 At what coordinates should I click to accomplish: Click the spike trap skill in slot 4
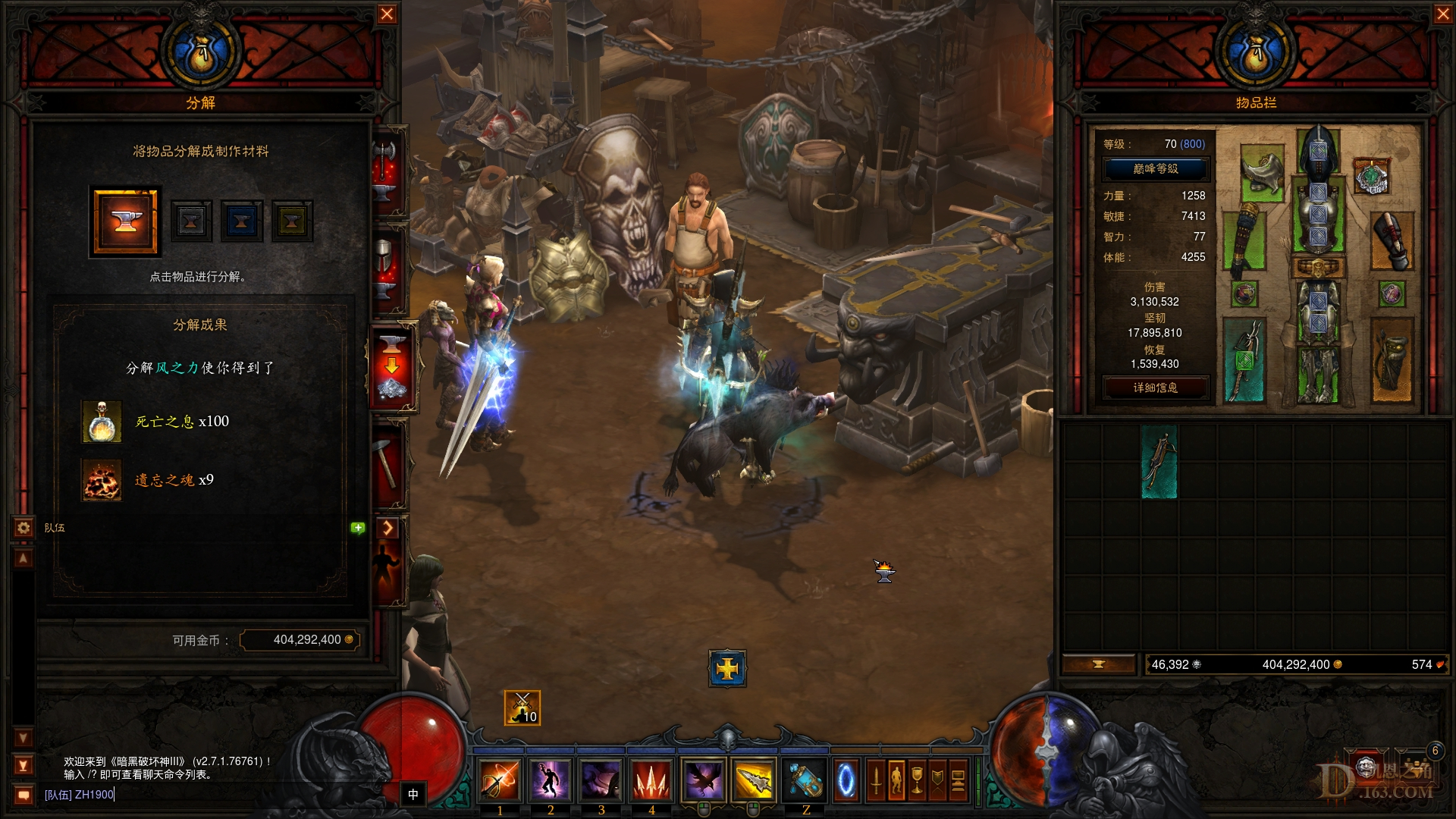(652, 781)
